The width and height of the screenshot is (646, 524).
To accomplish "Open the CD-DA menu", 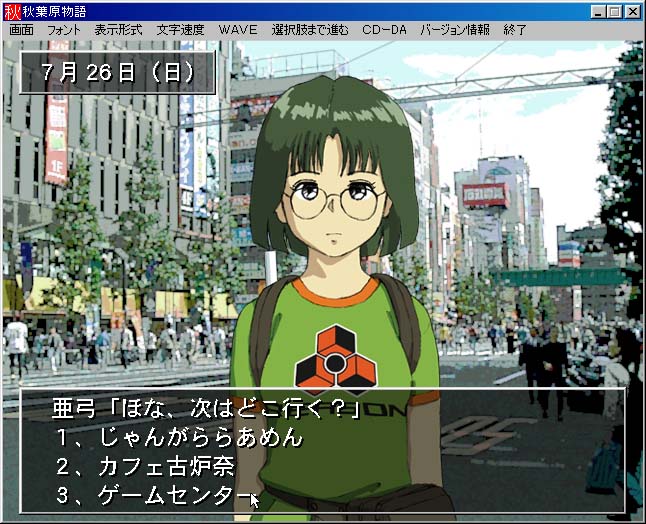I will (x=384, y=30).
